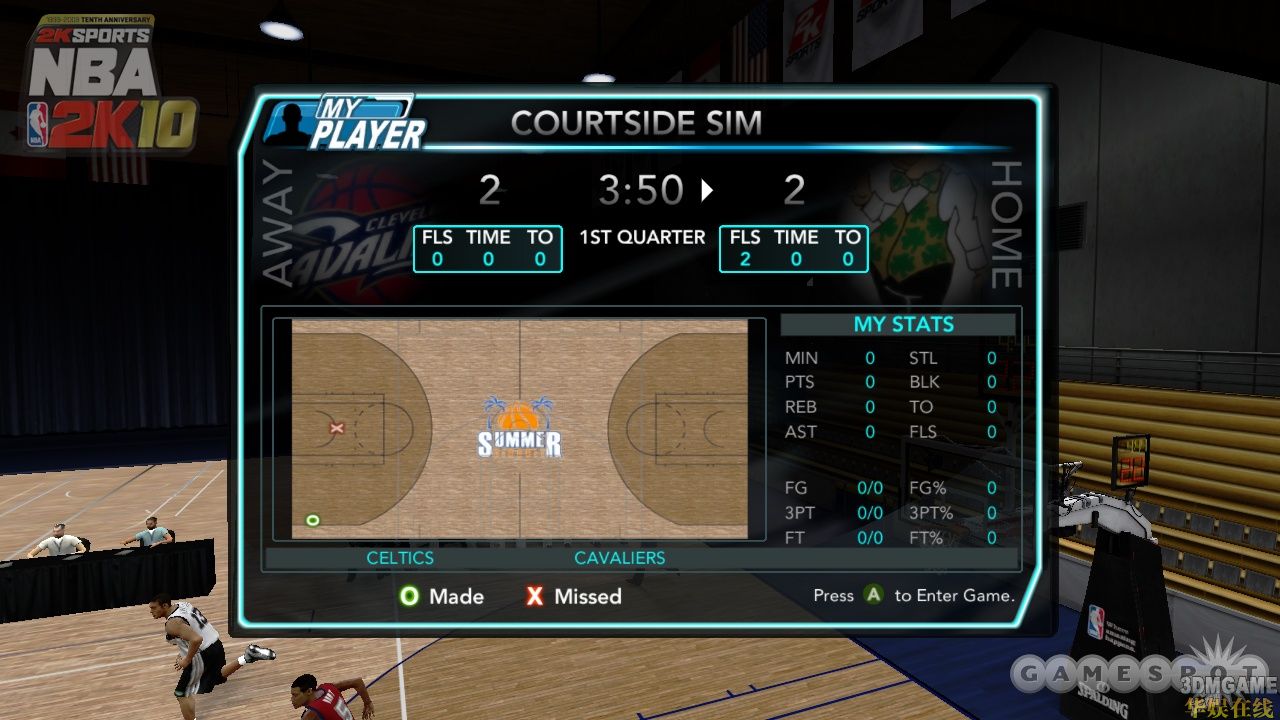Open the MY STATS panel header
This screenshot has width=1280, height=720.
903,324
